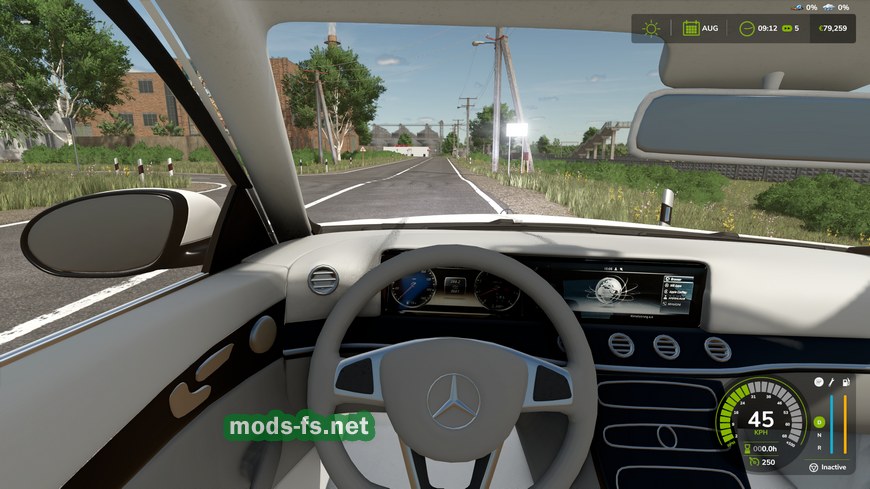Screen dimensions: 870x489
Task: Click the clock icon beside 09:12
Action: coord(746,28)
